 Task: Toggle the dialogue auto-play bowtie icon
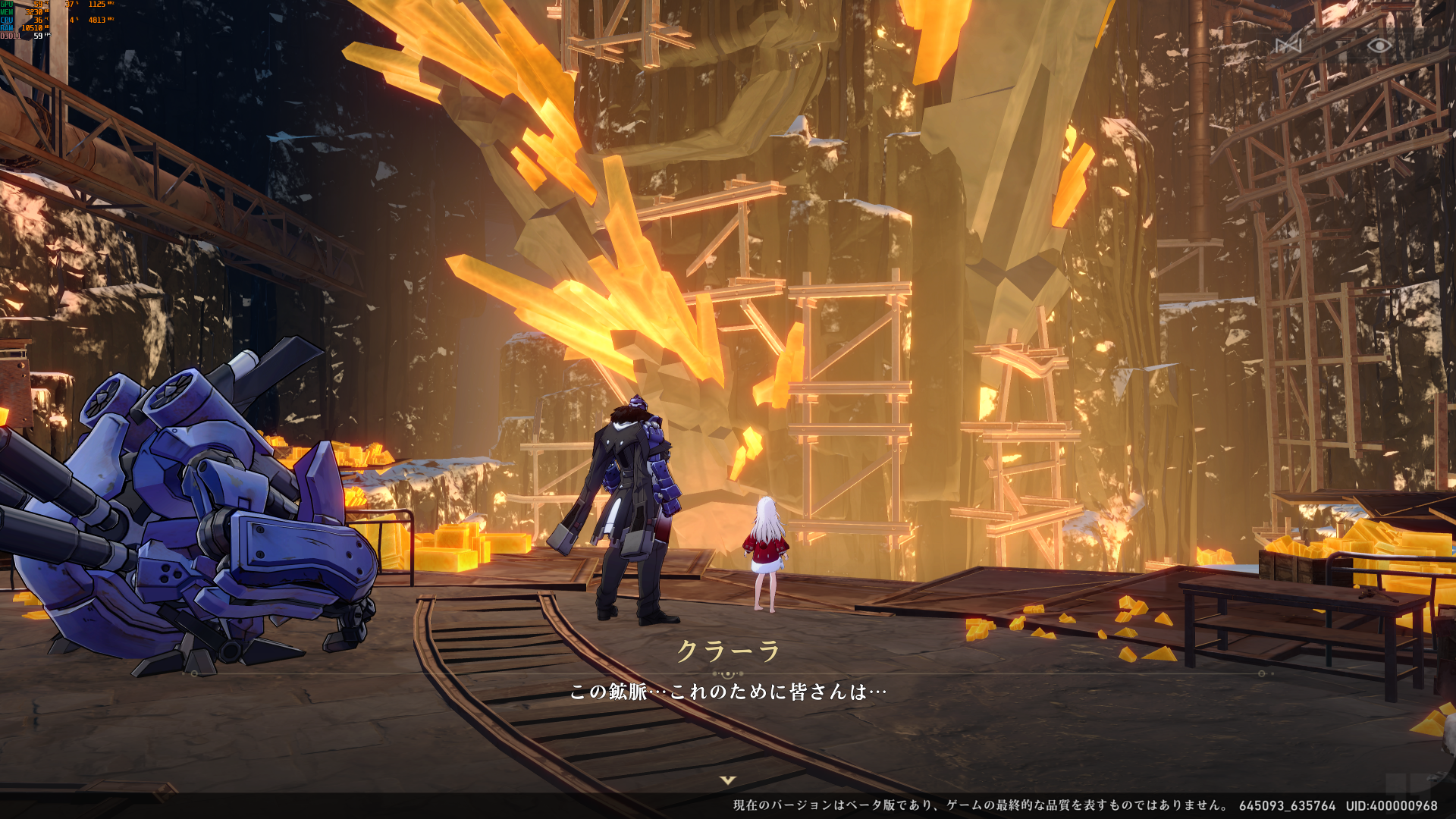pos(1288,45)
